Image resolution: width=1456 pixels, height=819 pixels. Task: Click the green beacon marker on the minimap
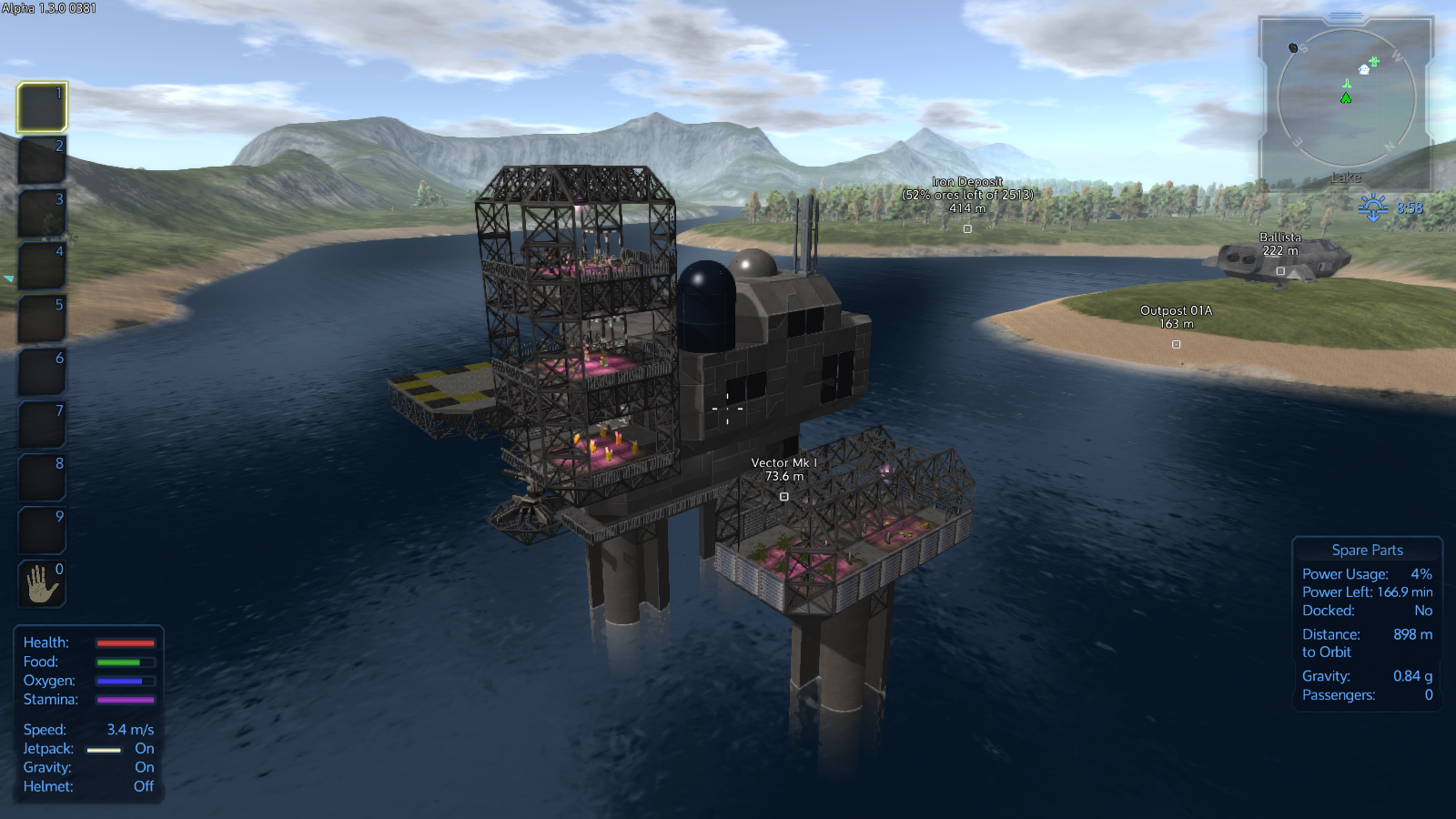[x=1347, y=84]
